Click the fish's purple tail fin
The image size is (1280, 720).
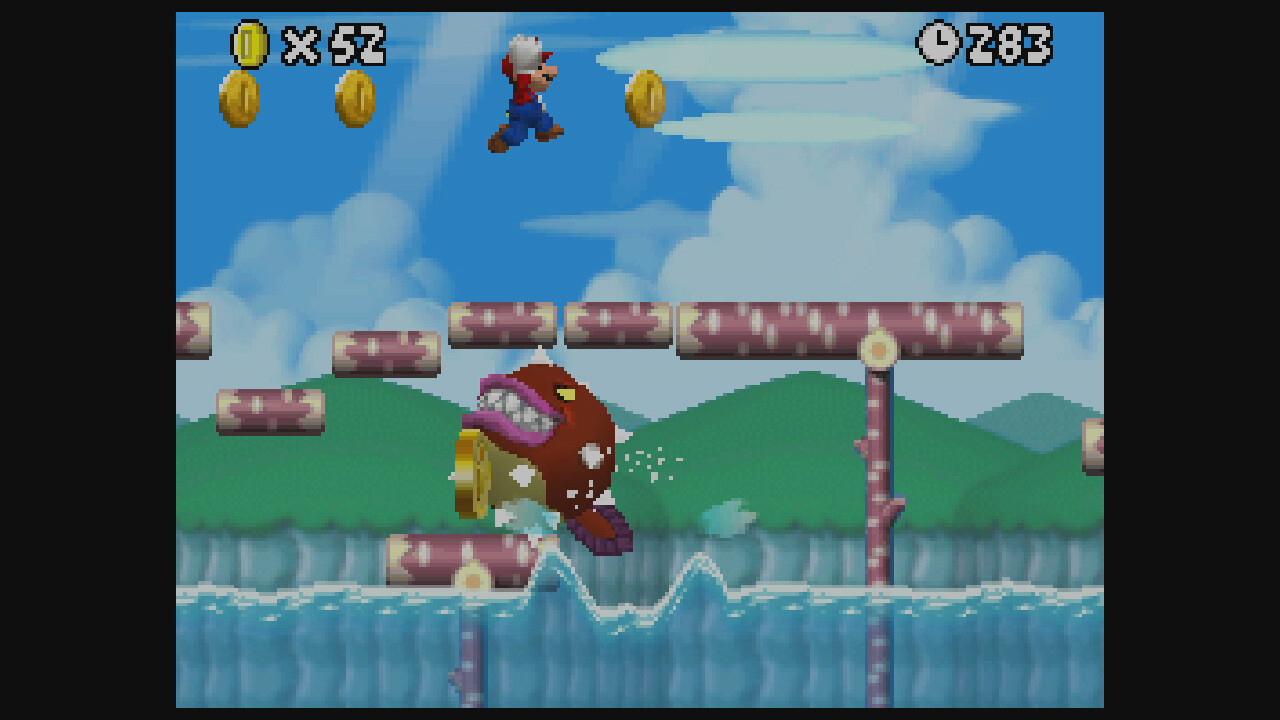point(600,530)
